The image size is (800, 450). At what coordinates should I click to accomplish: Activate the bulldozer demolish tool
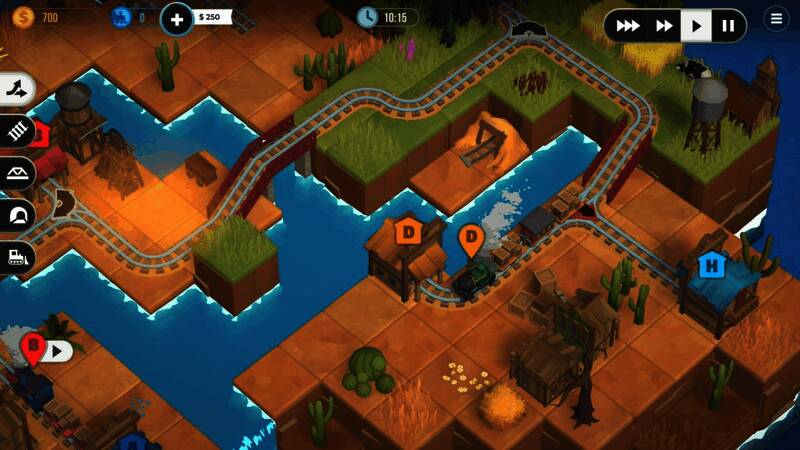(17, 256)
